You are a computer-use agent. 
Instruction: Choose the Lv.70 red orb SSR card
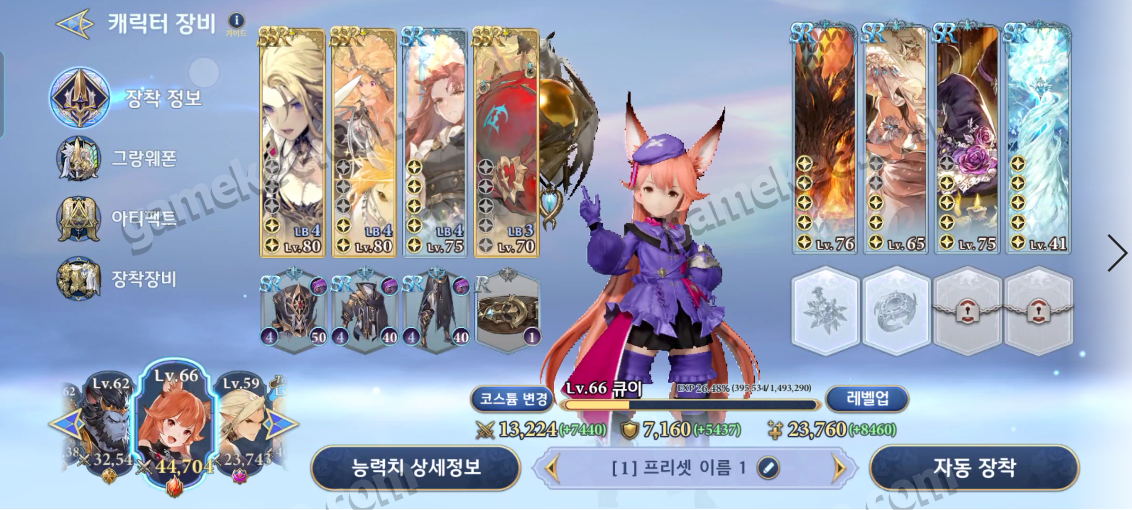(507, 142)
